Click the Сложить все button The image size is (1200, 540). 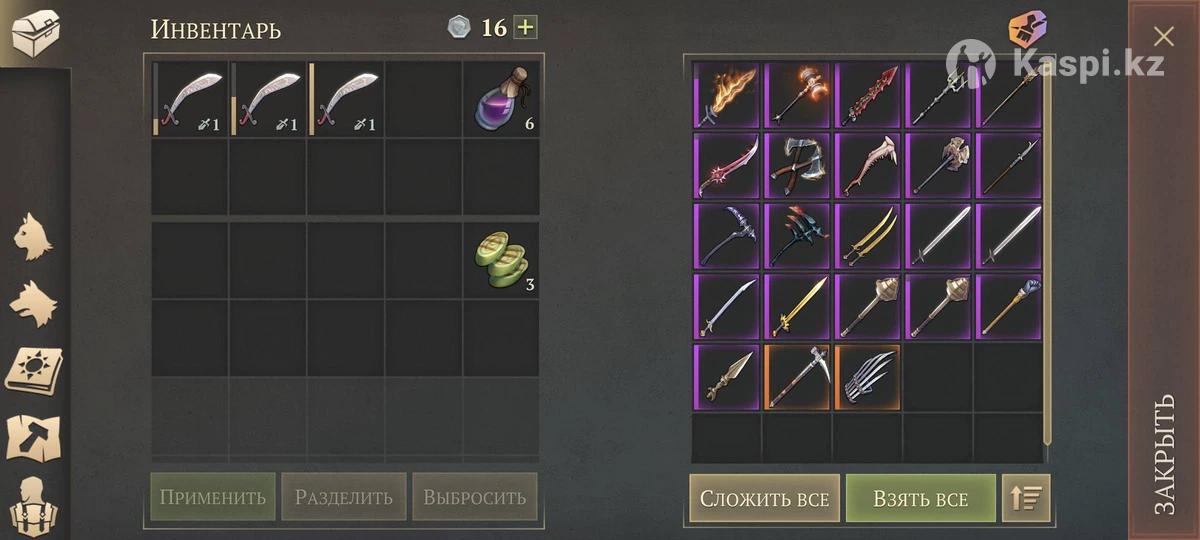point(764,498)
